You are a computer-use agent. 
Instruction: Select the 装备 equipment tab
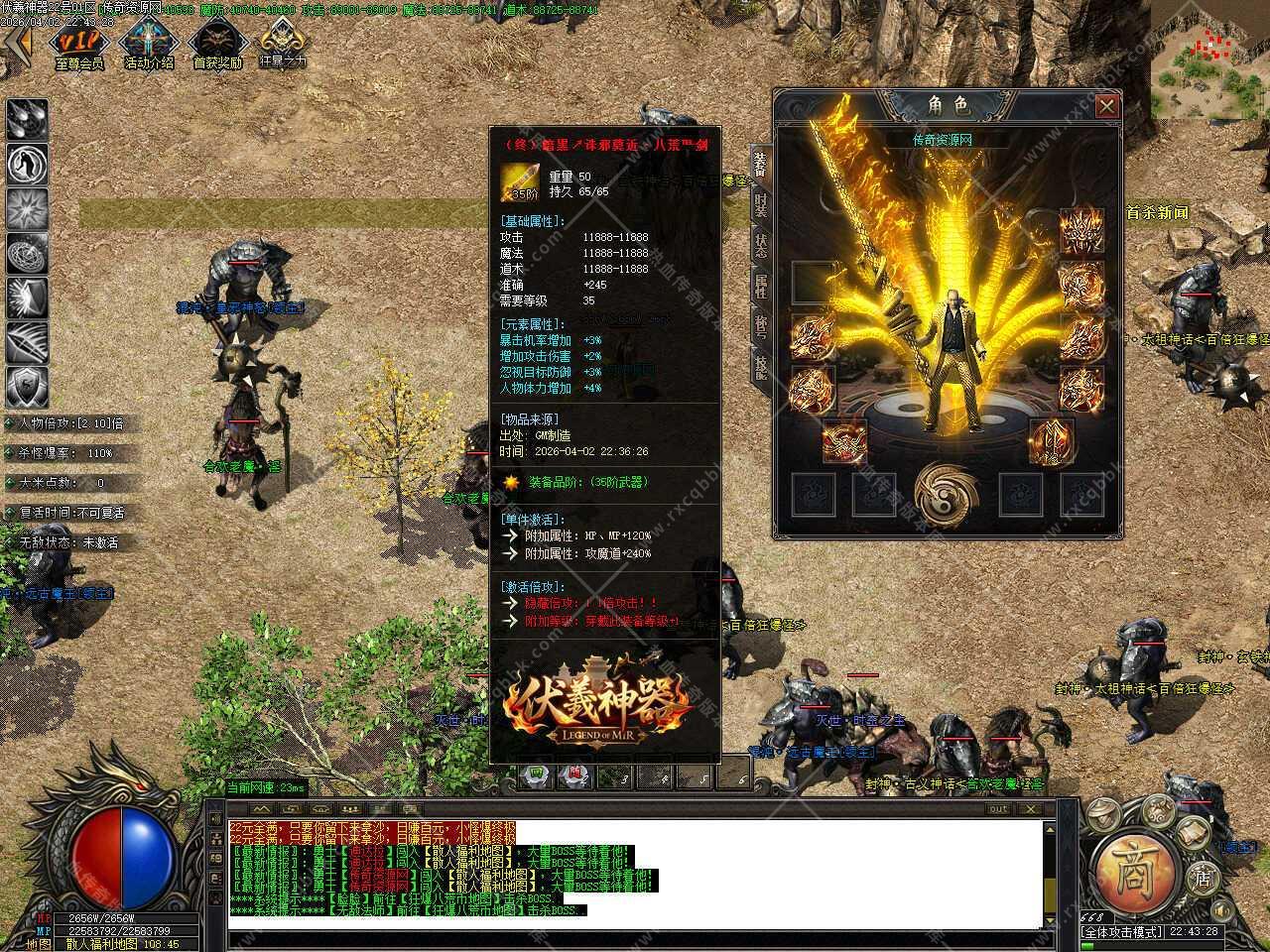point(760,164)
